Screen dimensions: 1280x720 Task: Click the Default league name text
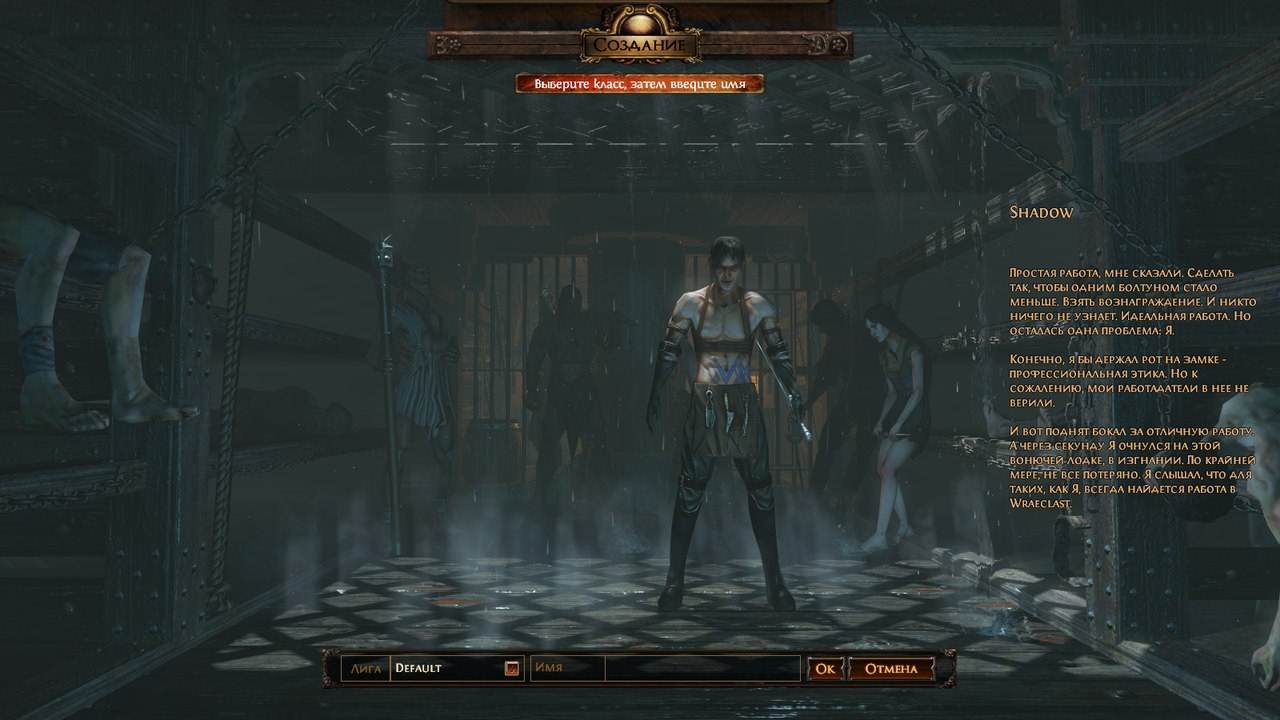point(416,670)
